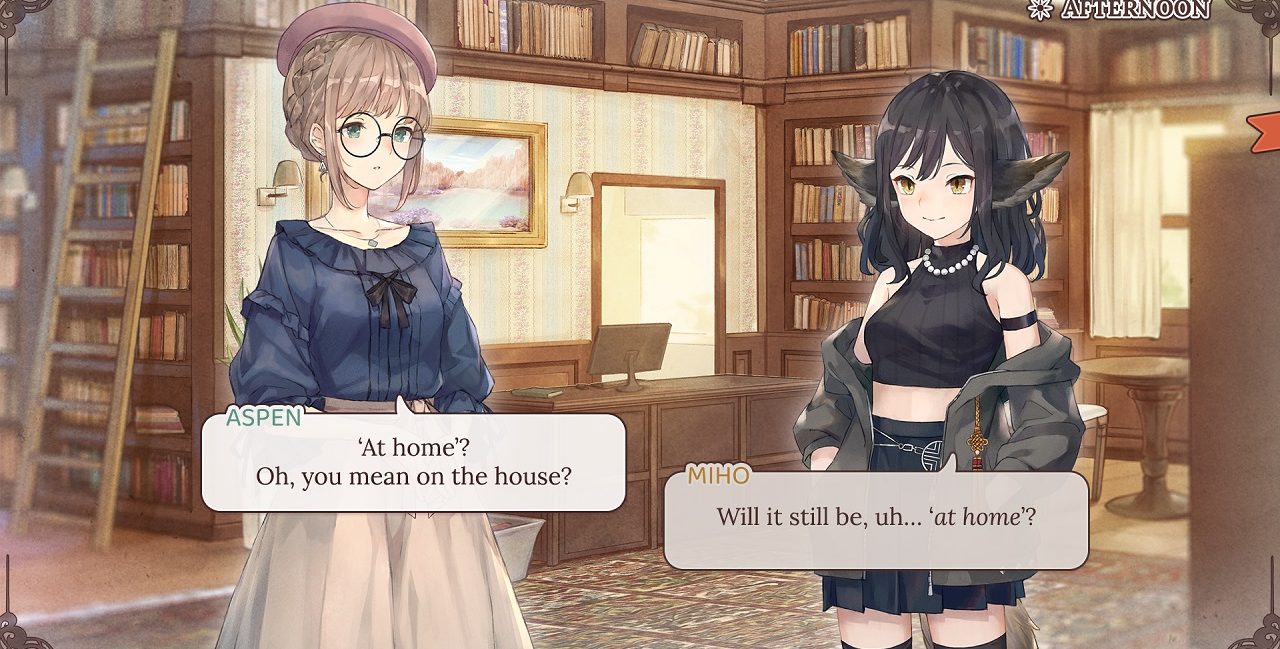The height and width of the screenshot is (649, 1280).
Task: Open the orange ribbon tab at the screen edge
Action: (x=1266, y=130)
